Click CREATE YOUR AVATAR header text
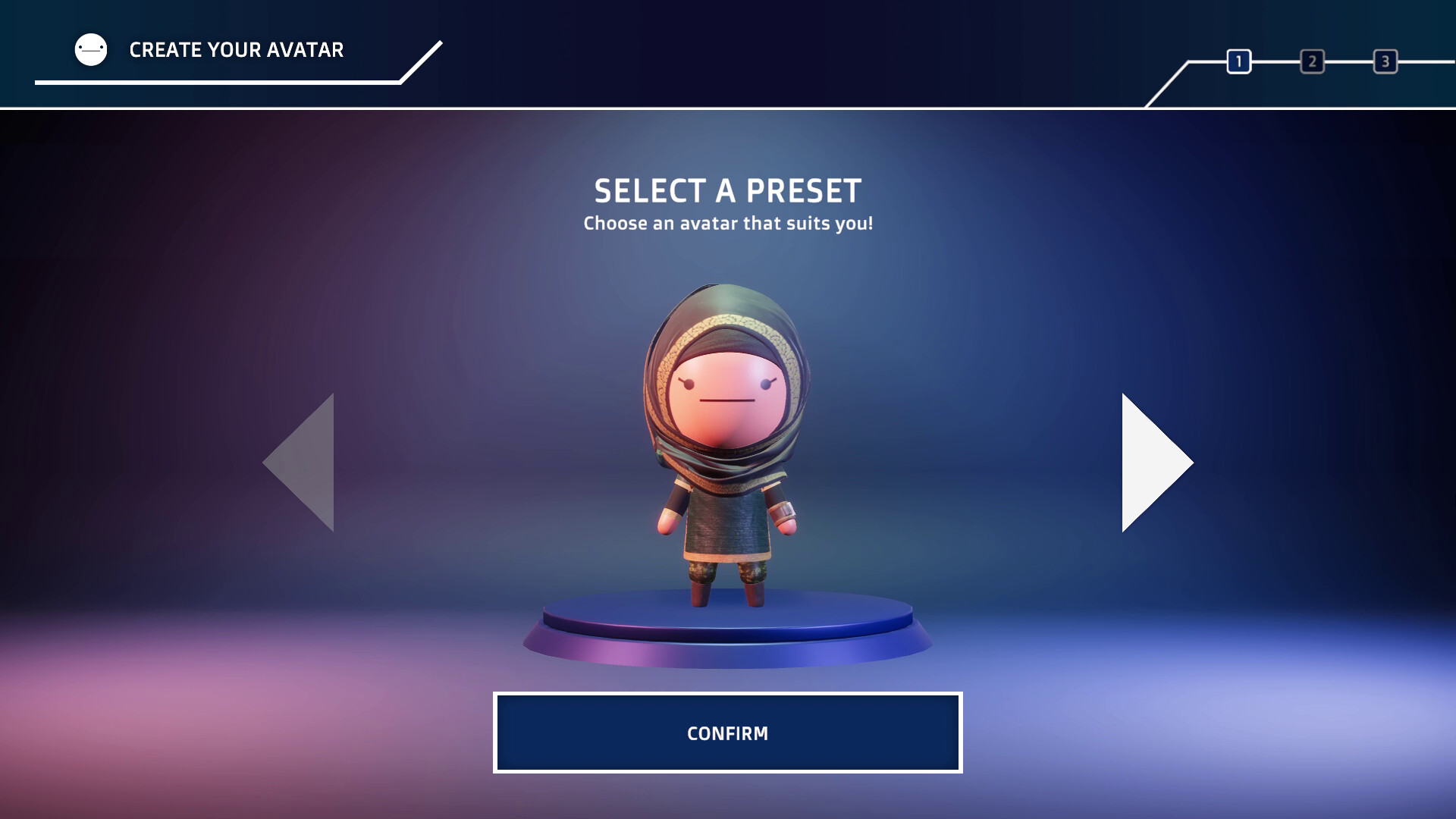 [x=236, y=50]
